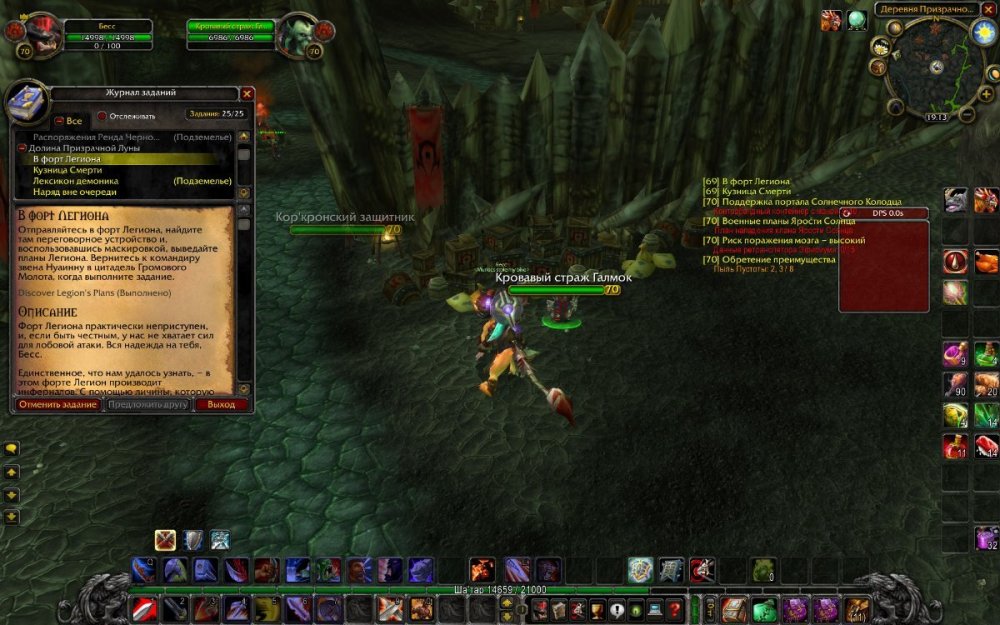Collapse the Долина Призрачной Луны zone header
Image resolution: width=1000 pixels, height=625 pixels.
tap(22, 147)
